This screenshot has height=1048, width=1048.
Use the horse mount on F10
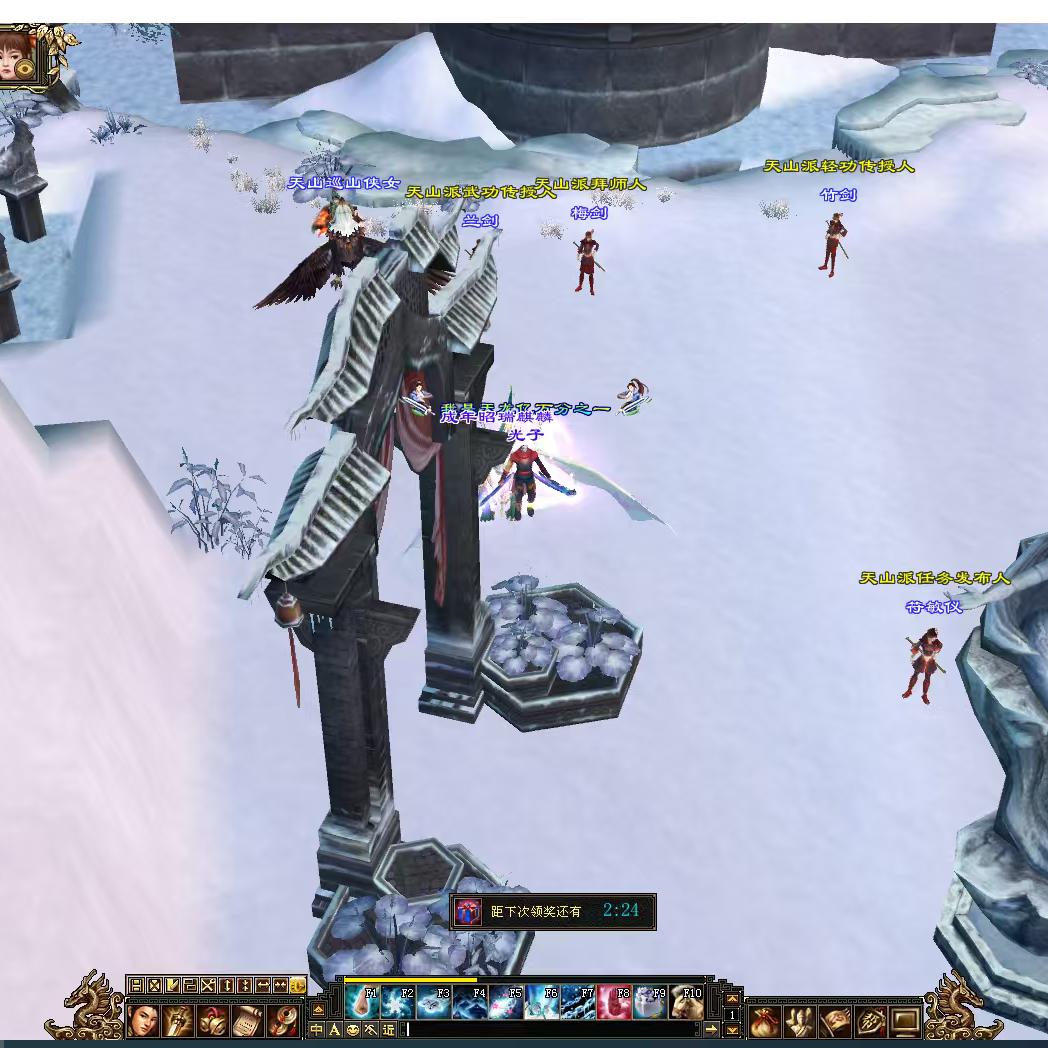pyautogui.click(x=686, y=1002)
